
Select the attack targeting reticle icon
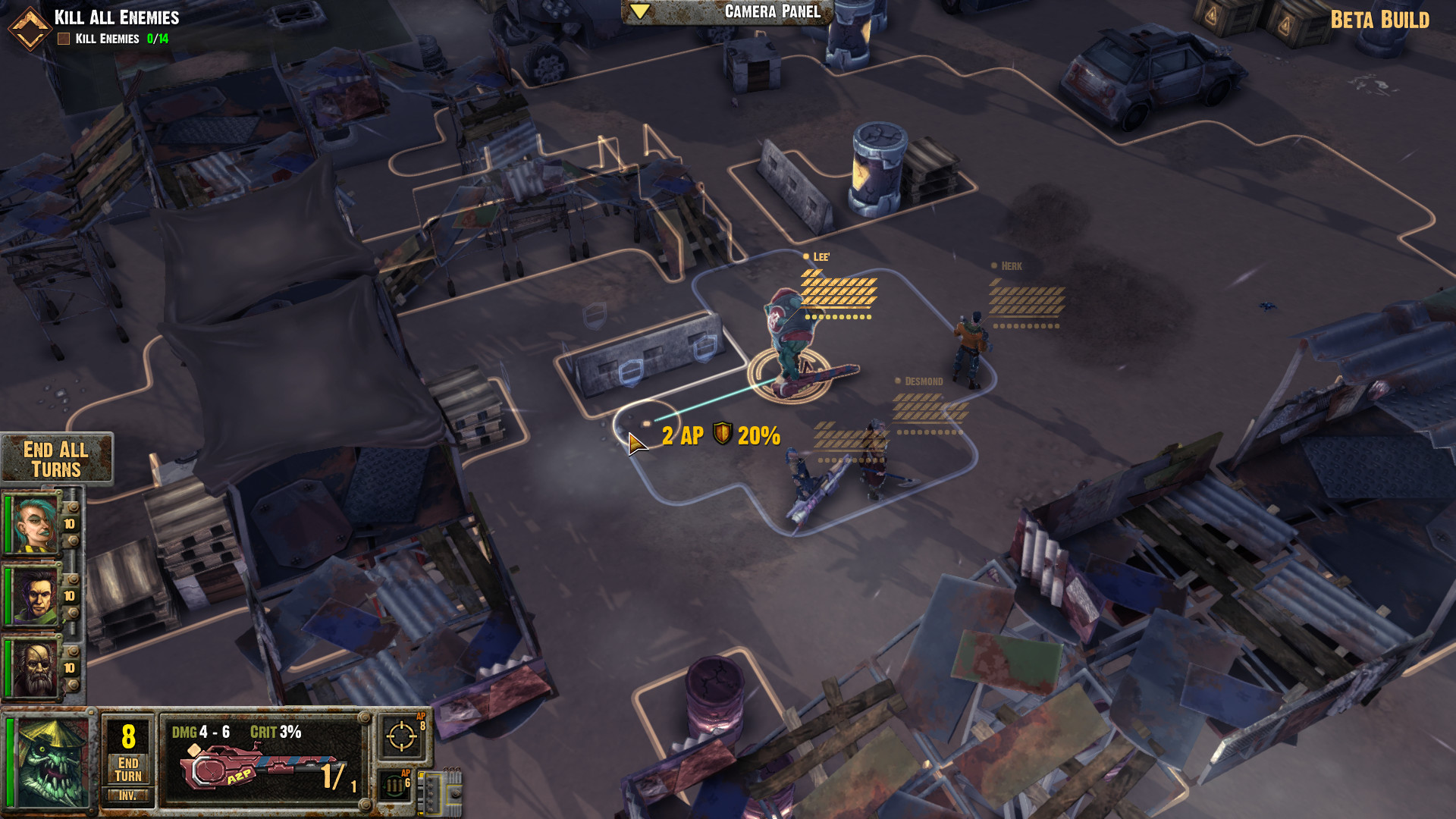(402, 736)
